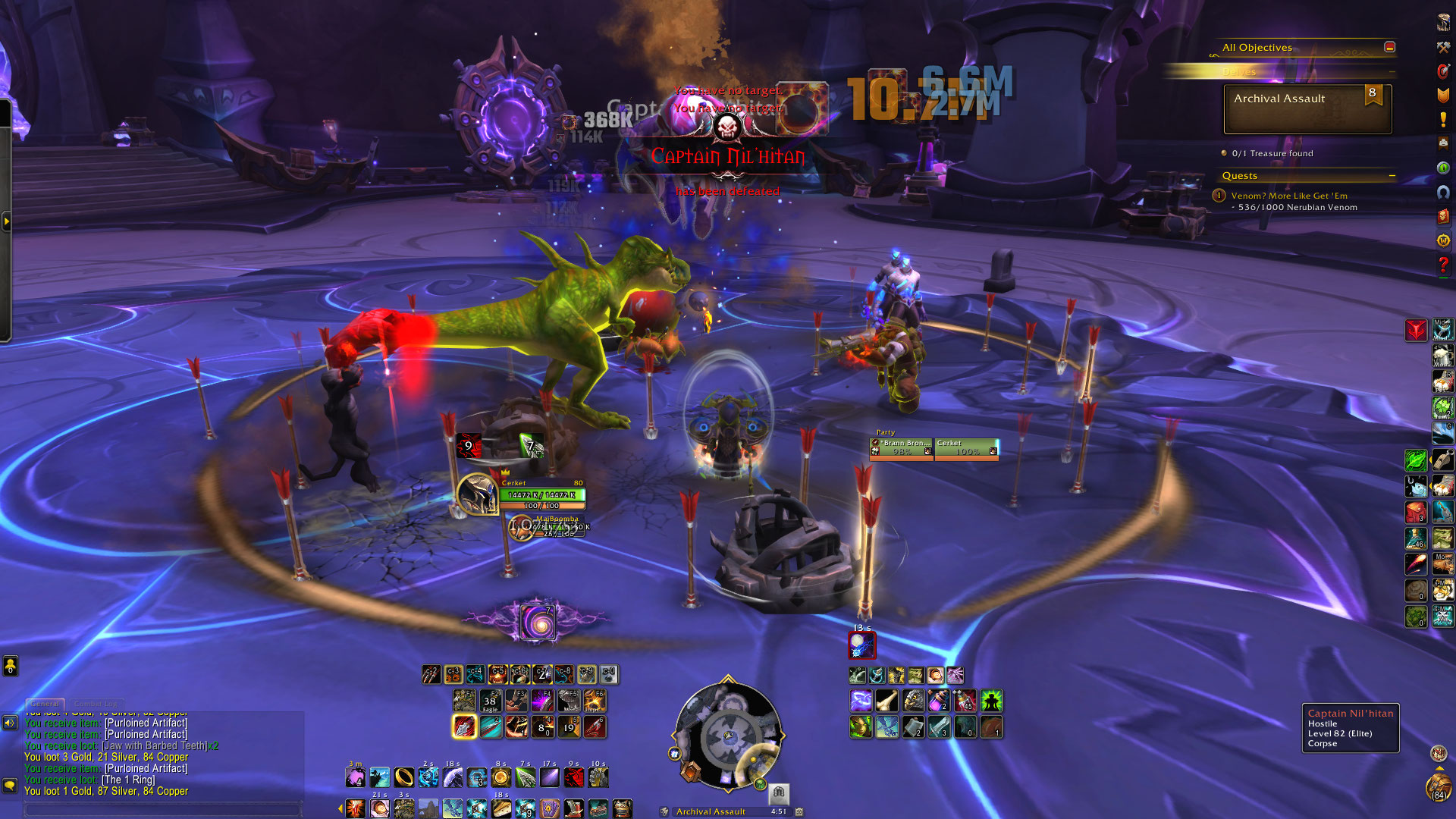Select the Brann Bronzebeard party frame
This screenshot has height=819, width=1456.
[901, 448]
